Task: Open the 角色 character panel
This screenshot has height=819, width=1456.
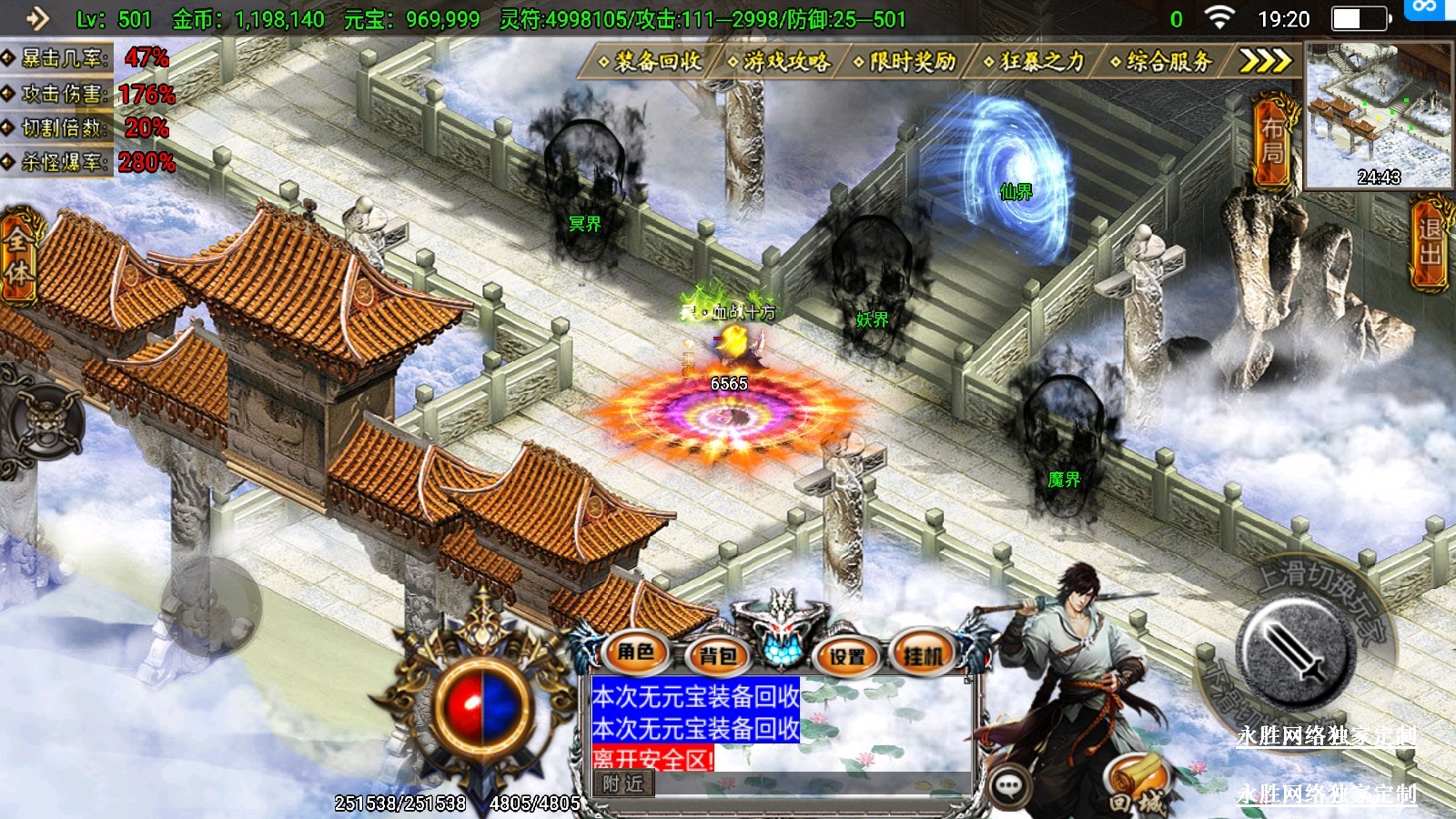Action: [x=635, y=652]
